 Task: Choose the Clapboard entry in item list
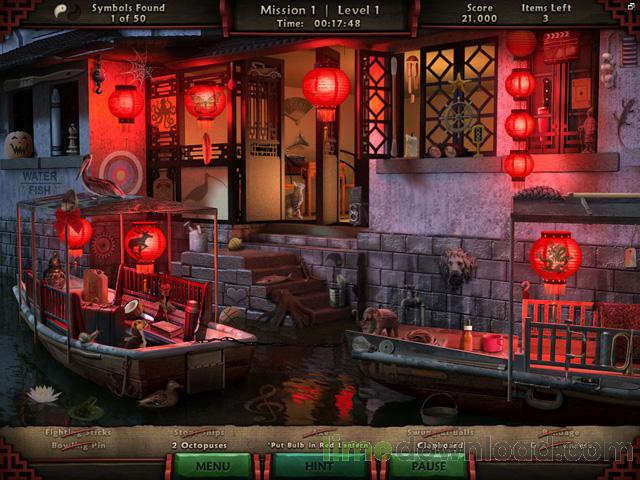[439, 445]
